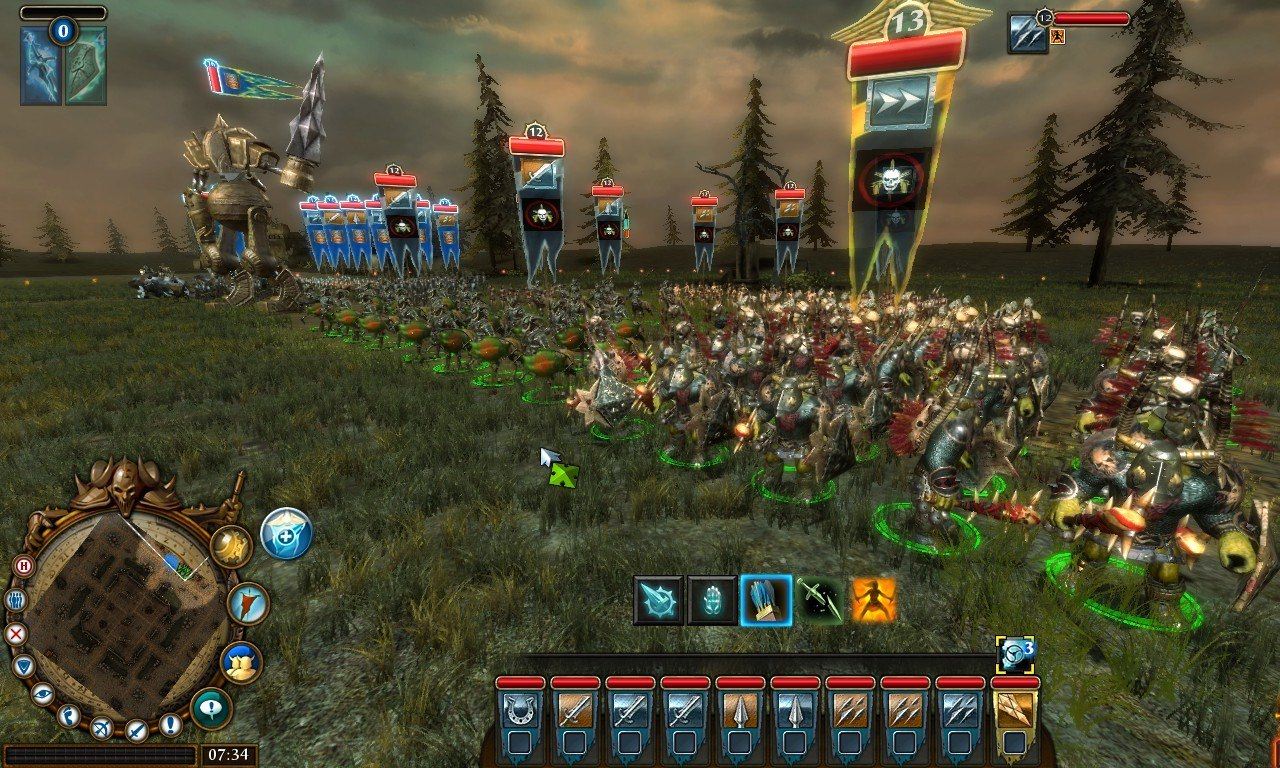1280x768 pixels.
Task: Use the glowing gauntlet ability
Action: (712, 600)
